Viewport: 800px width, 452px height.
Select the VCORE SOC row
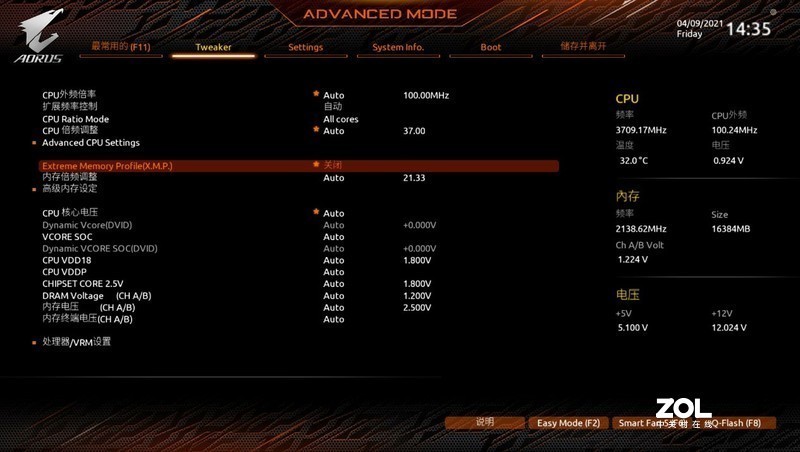(x=67, y=236)
